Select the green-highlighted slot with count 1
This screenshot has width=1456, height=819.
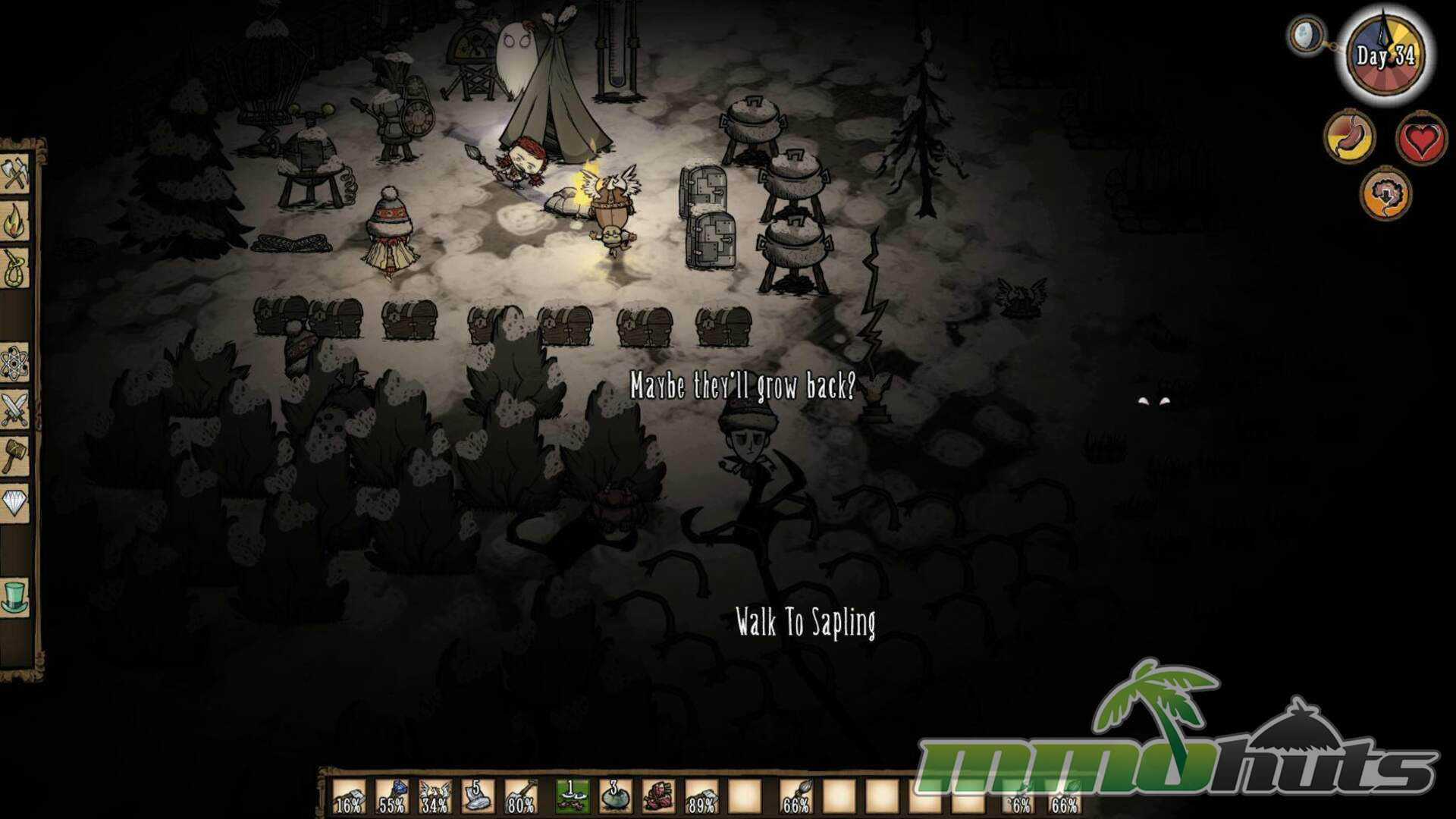573,796
